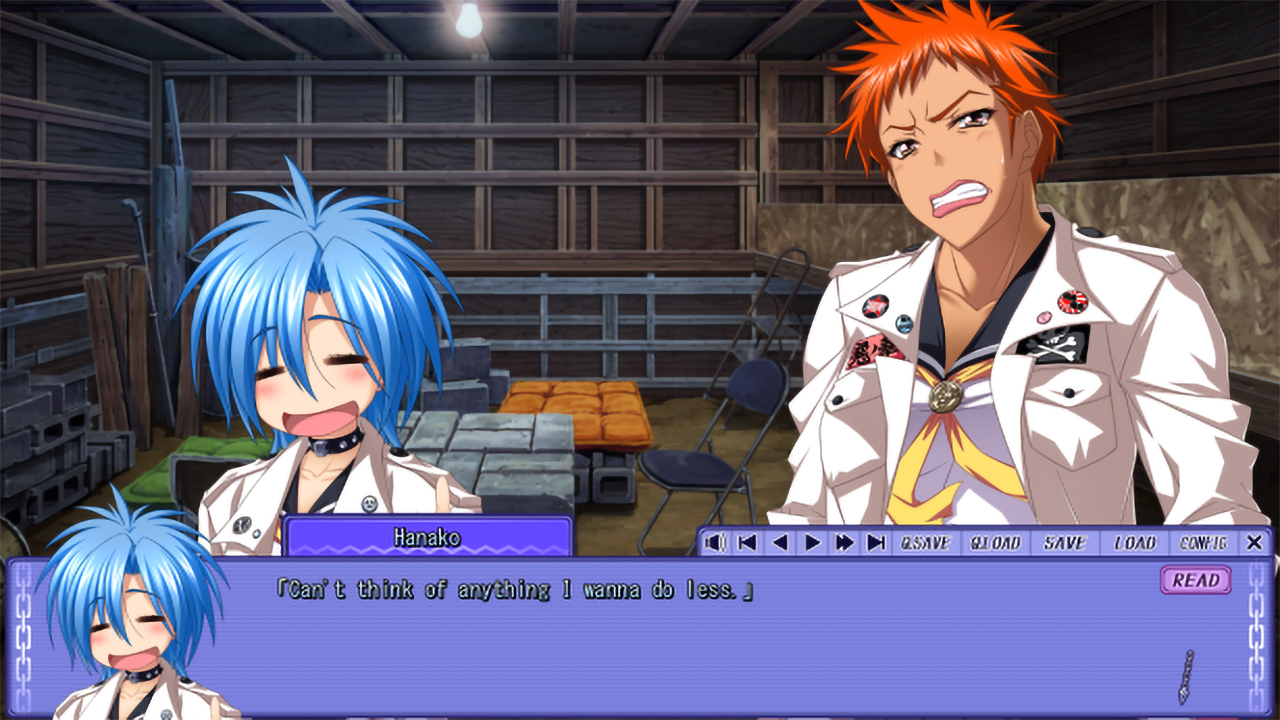Step back one line with the left arrow

pyautogui.click(x=779, y=543)
